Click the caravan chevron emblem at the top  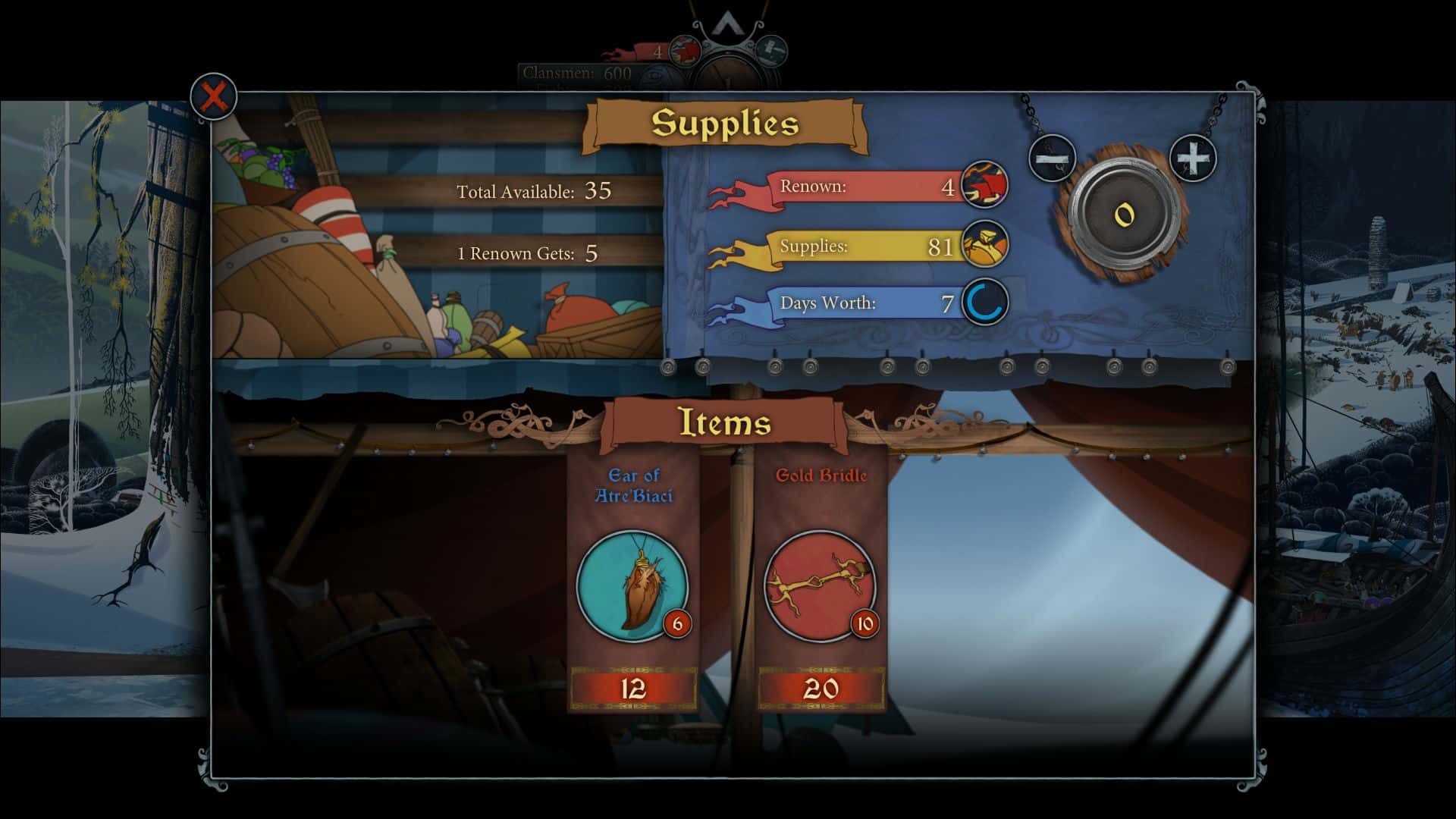(x=727, y=23)
